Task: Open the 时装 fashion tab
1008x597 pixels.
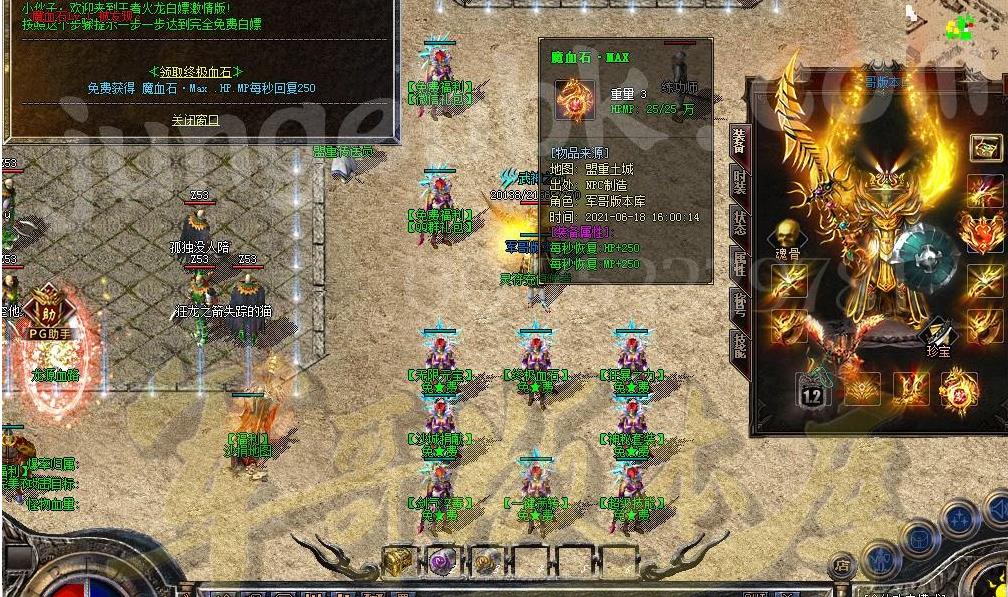Action: [739, 181]
